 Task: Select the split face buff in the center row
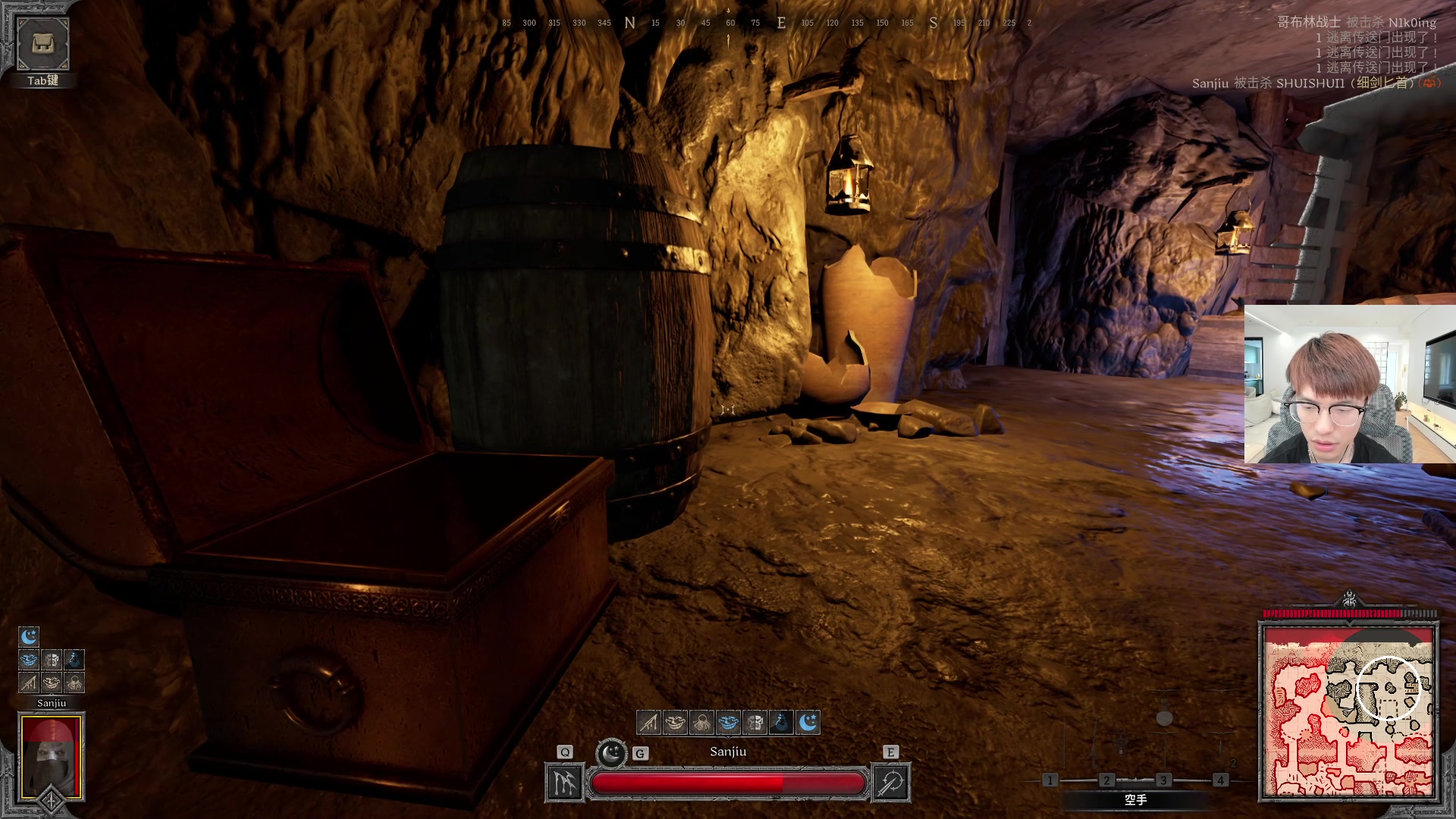tap(755, 723)
